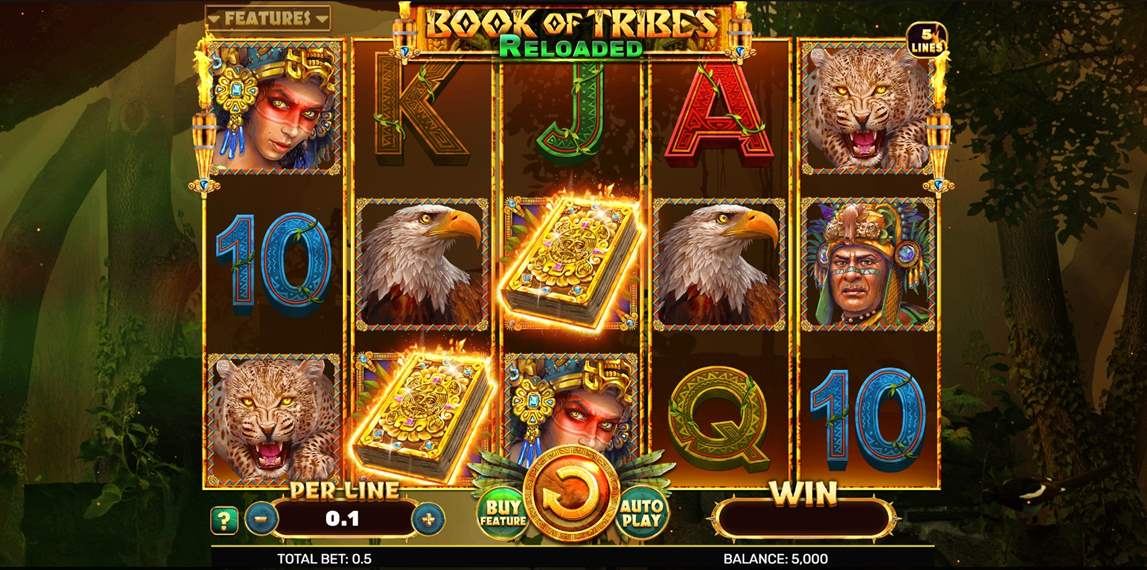Open the Features dropdown
The height and width of the screenshot is (570, 1147).
tap(267, 18)
